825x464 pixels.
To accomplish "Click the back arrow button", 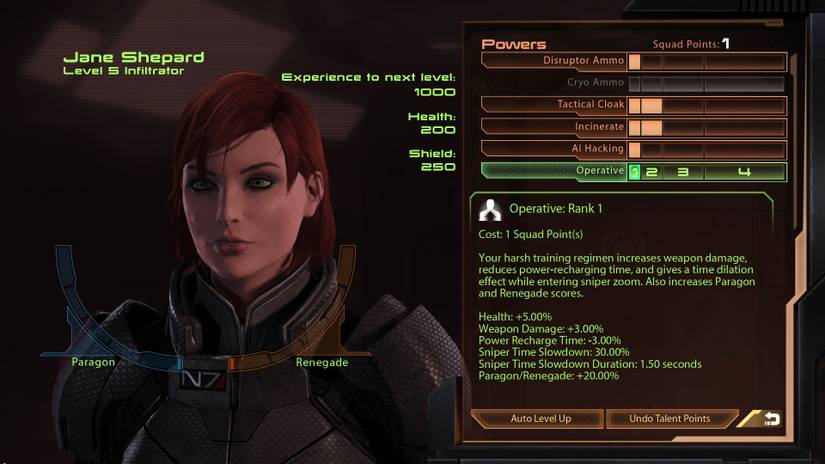I will coord(771,418).
